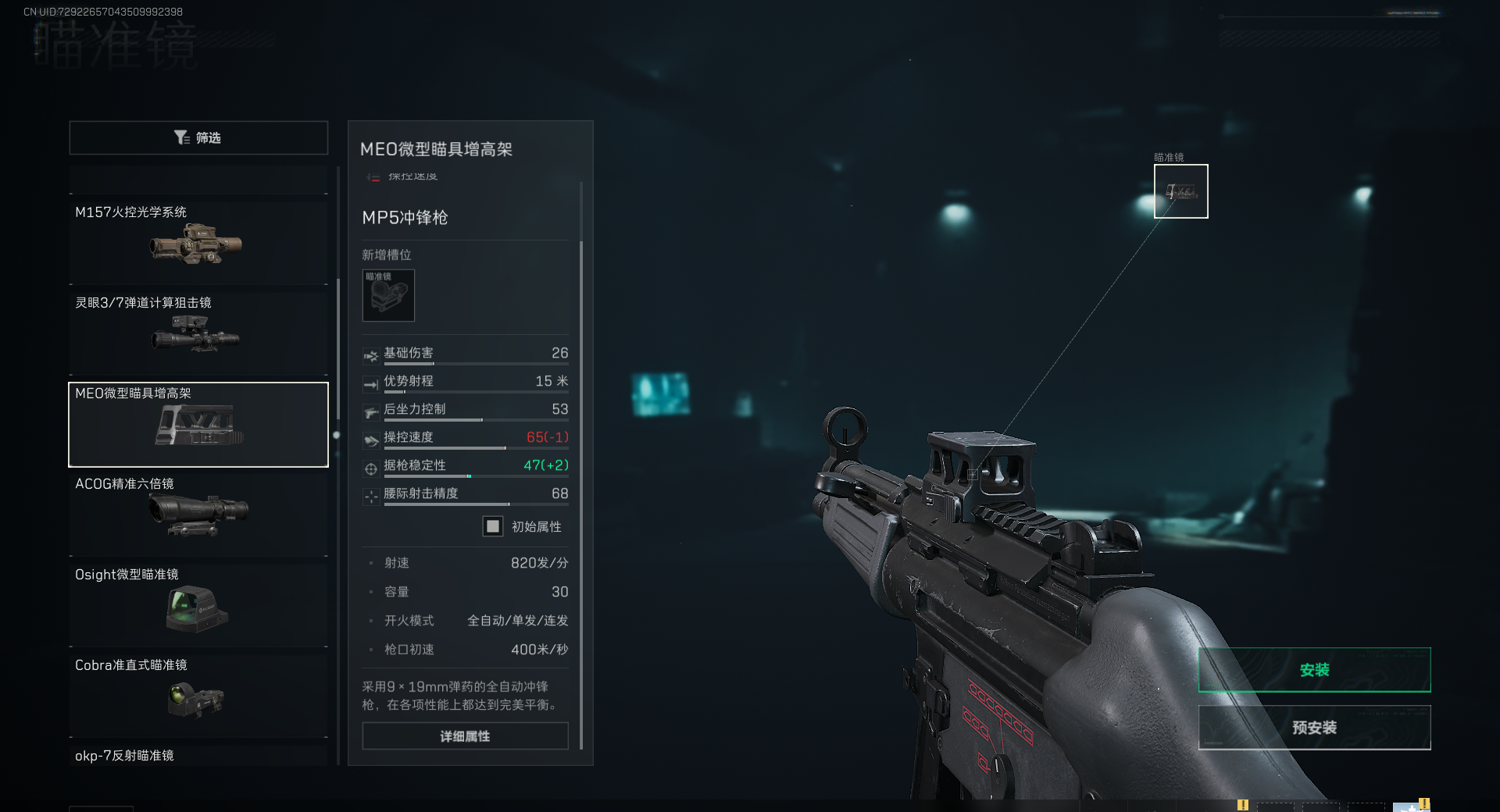Viewport: 1500px width, 812px height.
Task: Click the 瞄准镜 new slot icon under 新增槽位
Action: tap(388, 296)
